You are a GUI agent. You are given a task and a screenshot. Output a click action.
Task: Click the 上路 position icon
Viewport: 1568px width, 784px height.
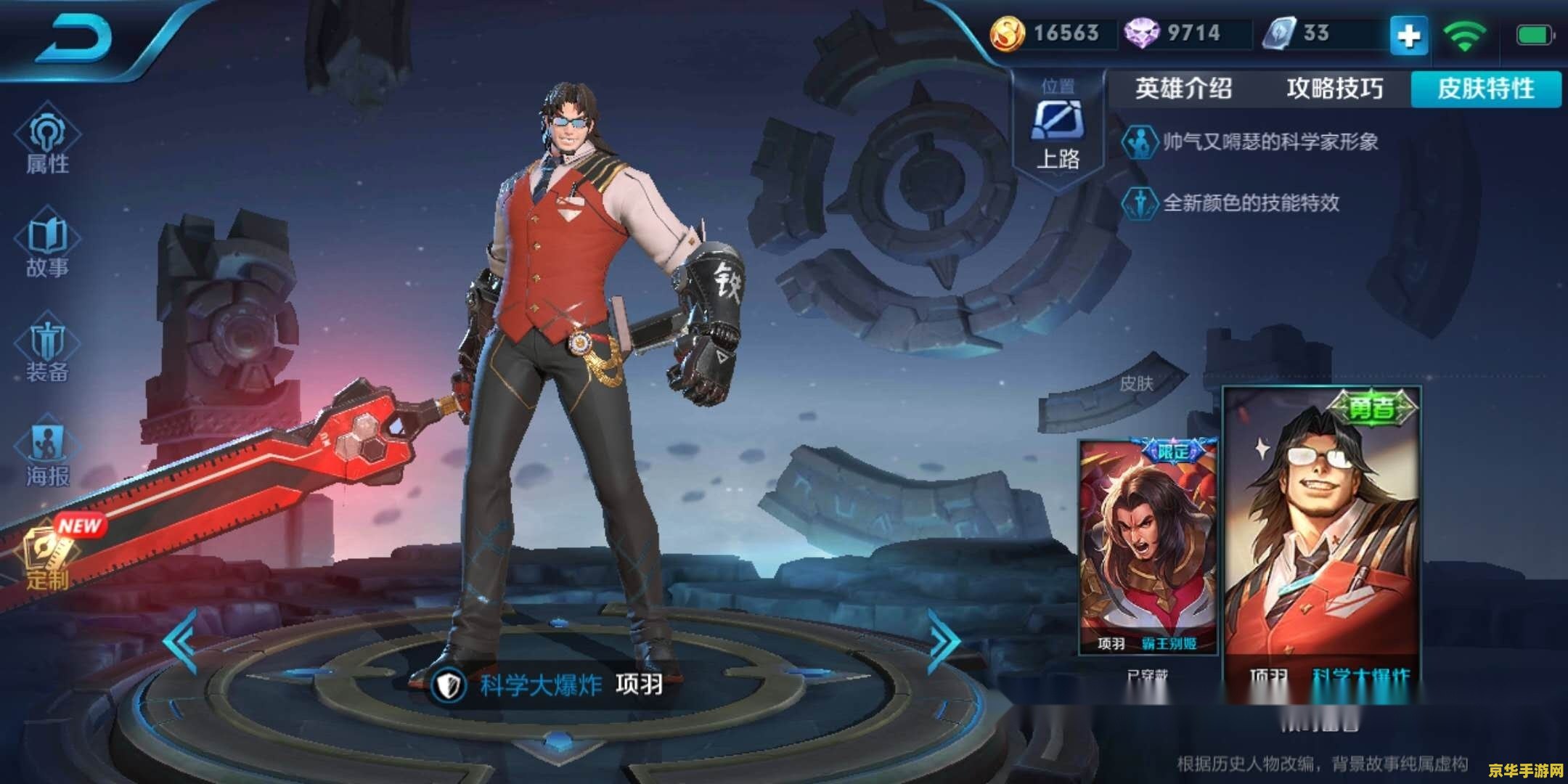click(1057, 122)
